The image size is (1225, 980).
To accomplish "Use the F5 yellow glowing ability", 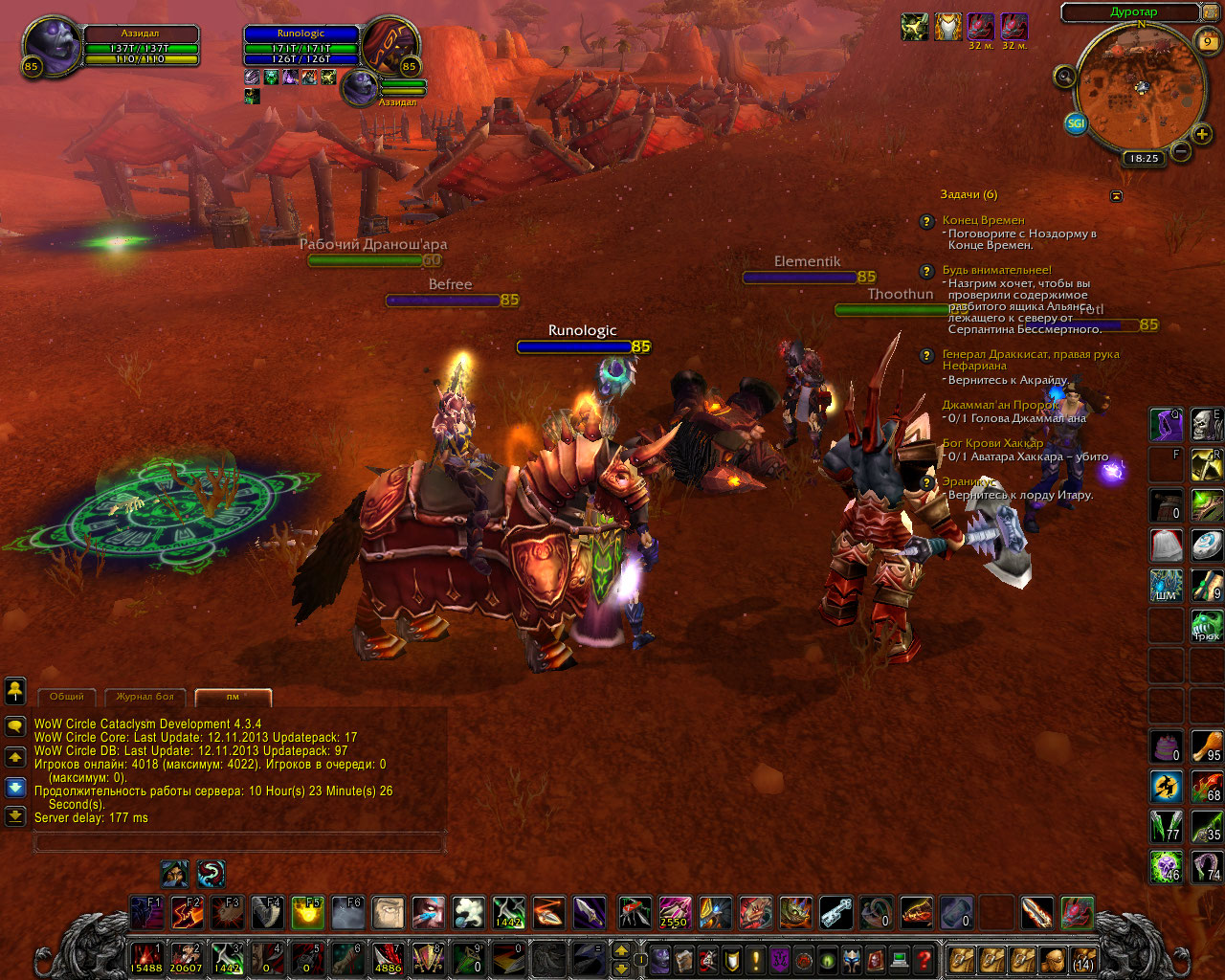I will tap(307, 913).
